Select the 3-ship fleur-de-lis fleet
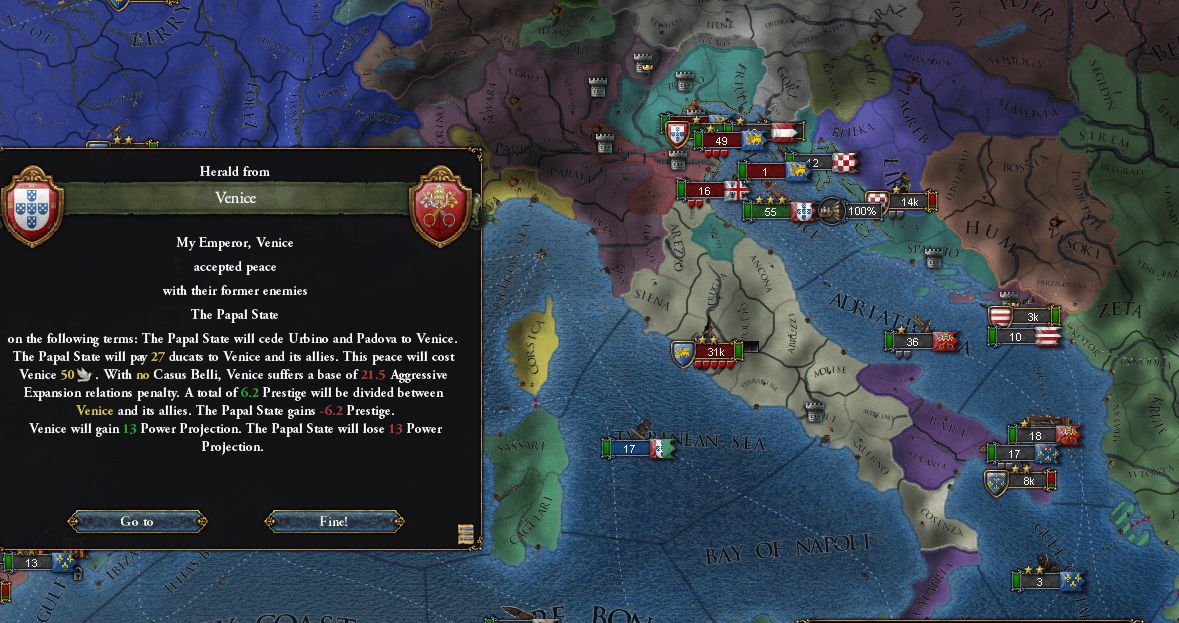Screen dimensions: 1179x623 [x=1040, y=581]
